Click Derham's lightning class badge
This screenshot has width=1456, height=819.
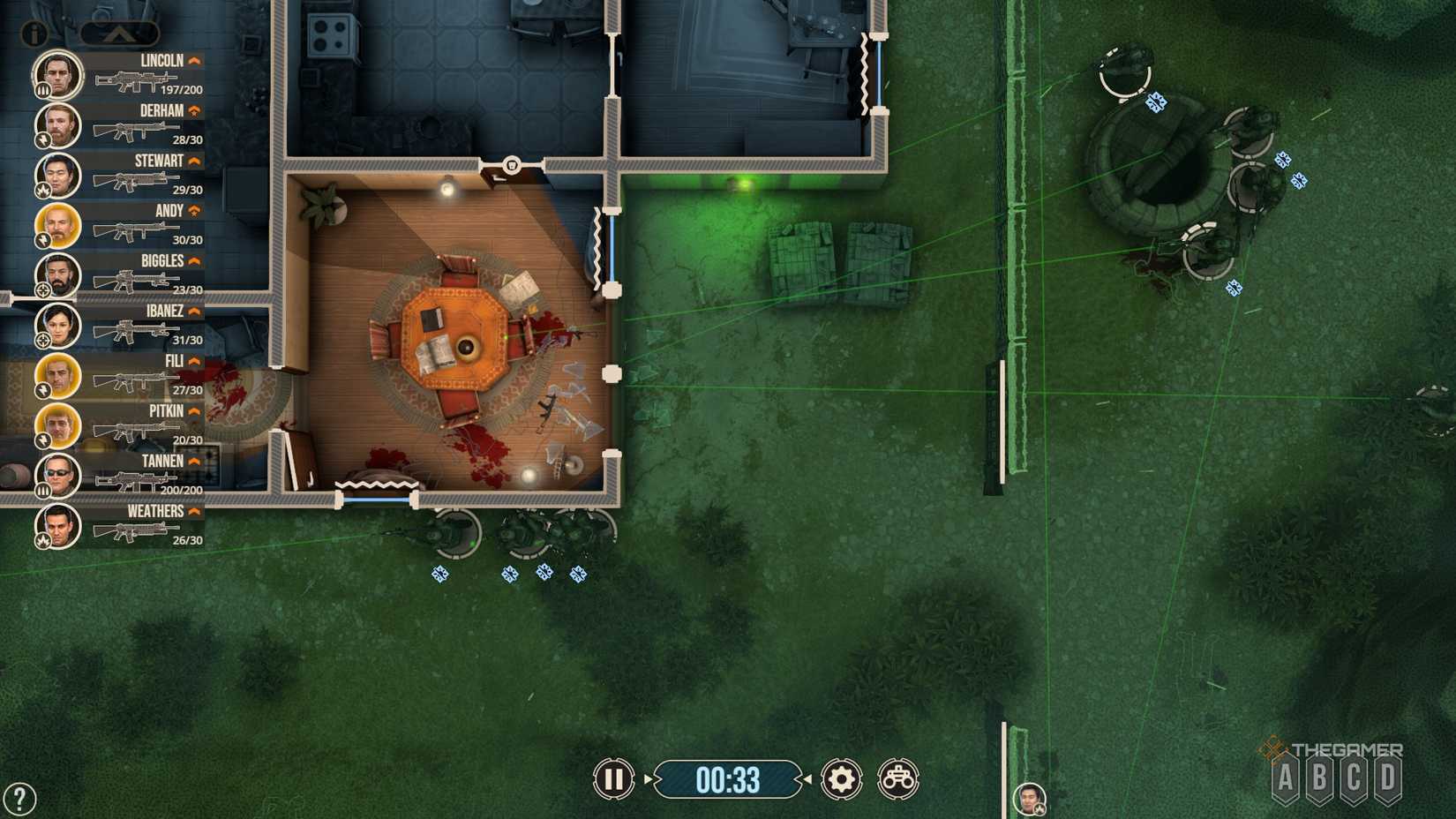42,141
